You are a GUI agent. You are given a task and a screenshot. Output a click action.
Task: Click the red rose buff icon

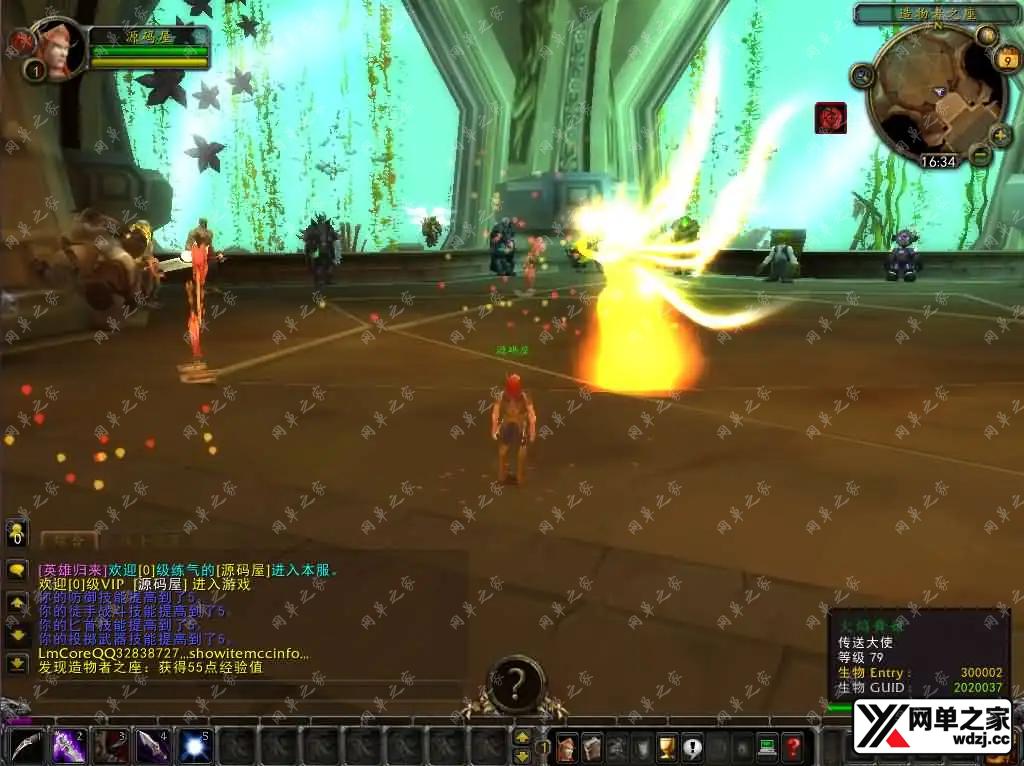pyautogui.click(x=830, y=118)
